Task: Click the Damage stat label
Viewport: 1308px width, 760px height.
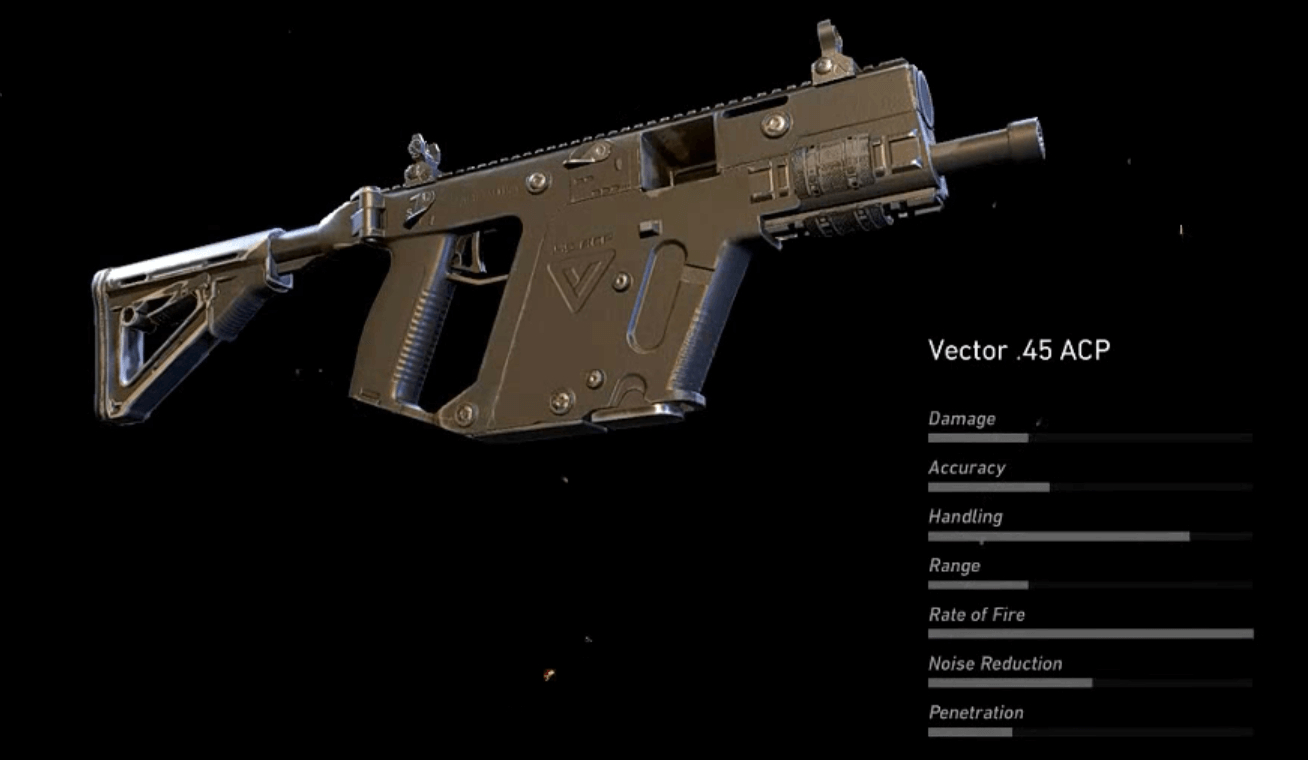Action: pos(963,418)
